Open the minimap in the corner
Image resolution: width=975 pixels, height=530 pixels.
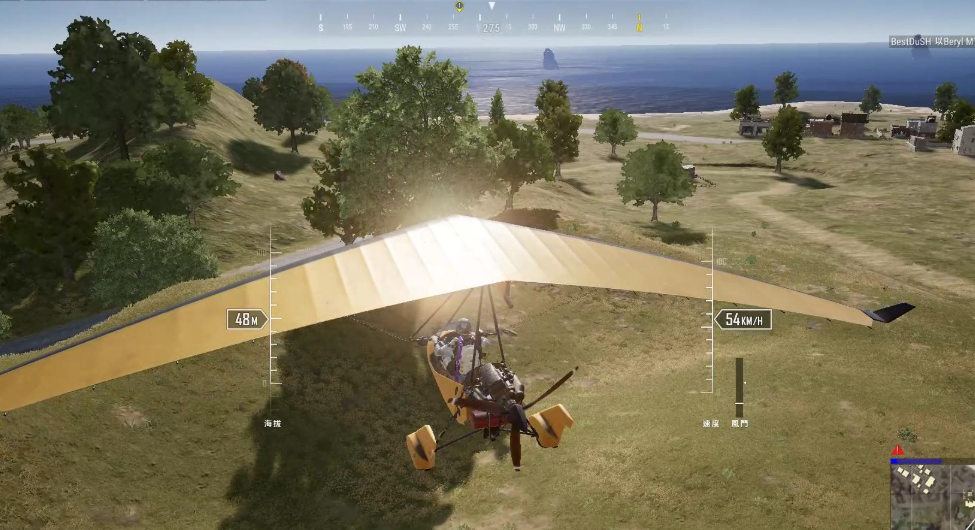pyautogui.click(x=933, y=497)
